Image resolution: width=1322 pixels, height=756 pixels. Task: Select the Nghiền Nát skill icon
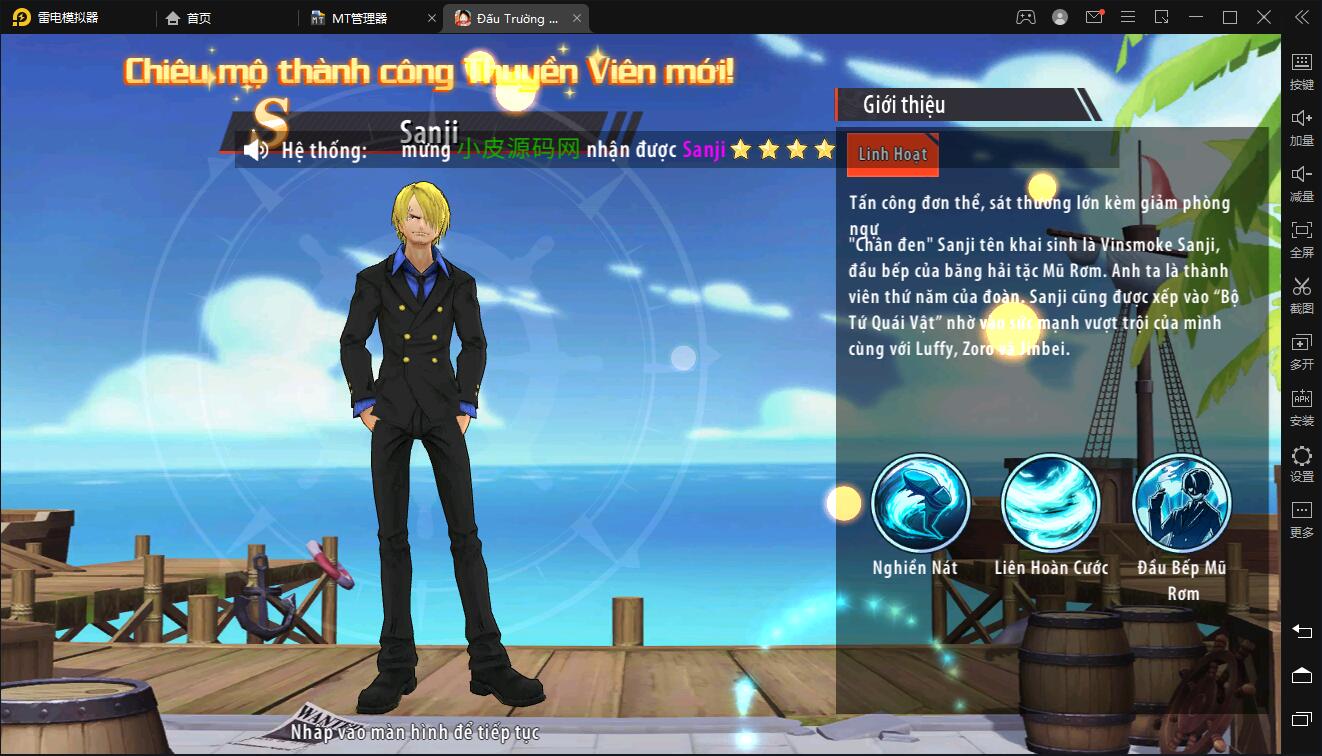920,503
